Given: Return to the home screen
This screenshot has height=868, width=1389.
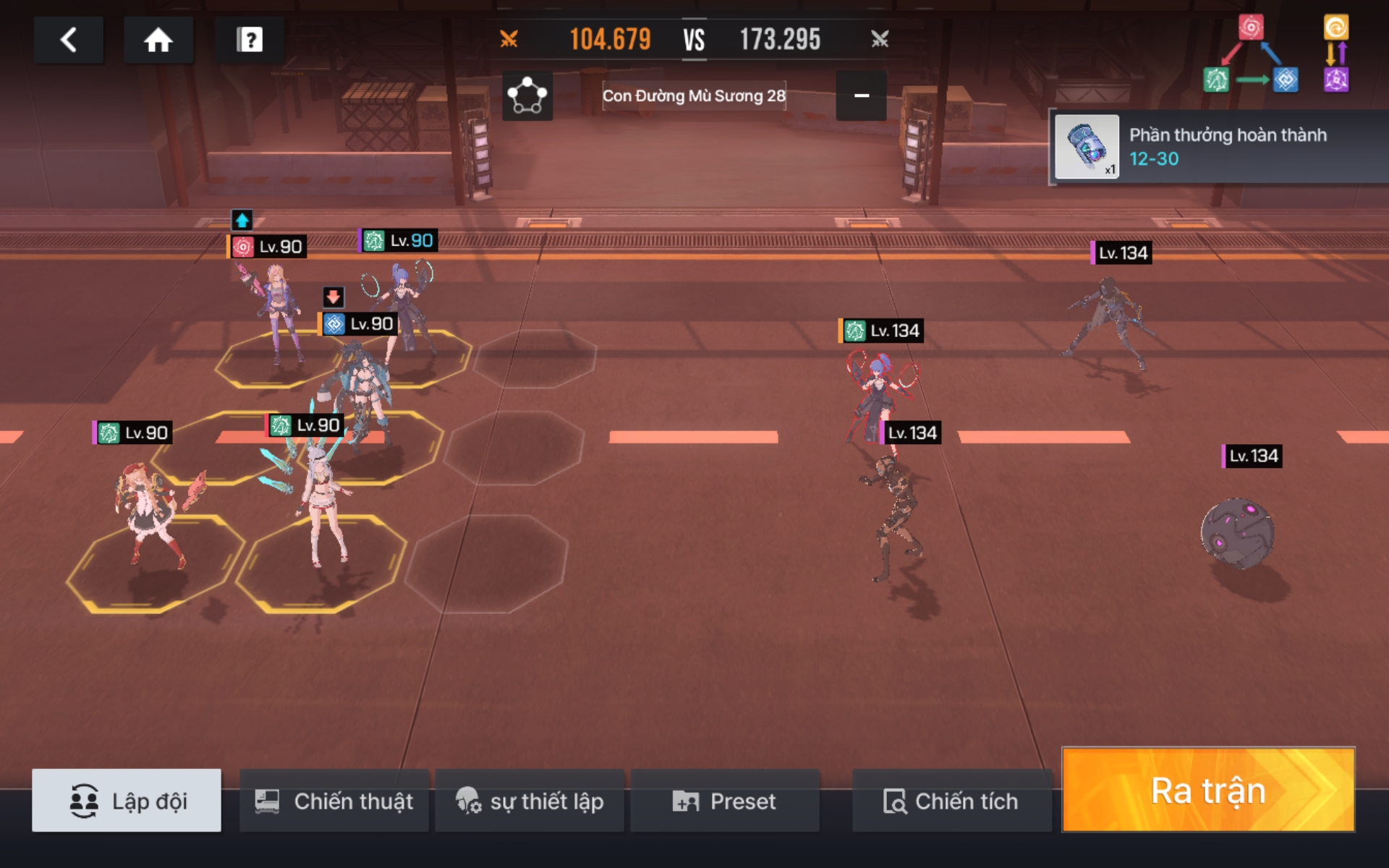Looking at the screenshot, I should (x=158, y=40).
